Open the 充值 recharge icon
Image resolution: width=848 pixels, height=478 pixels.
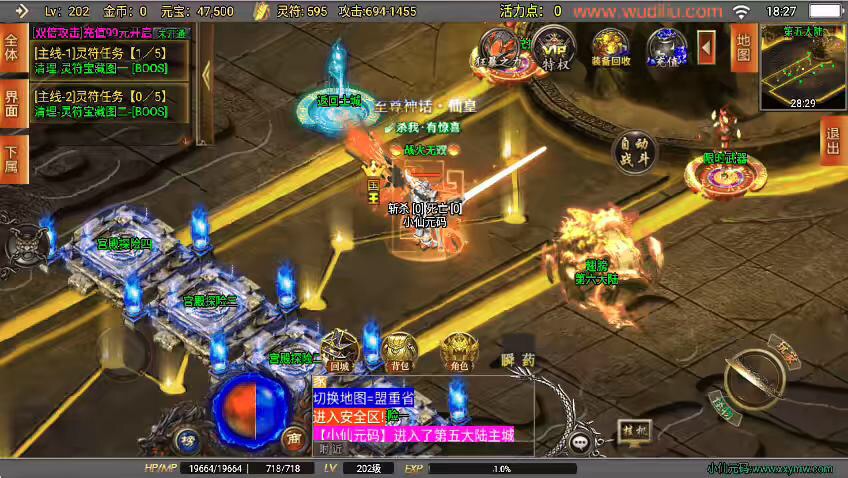(666, 46)
